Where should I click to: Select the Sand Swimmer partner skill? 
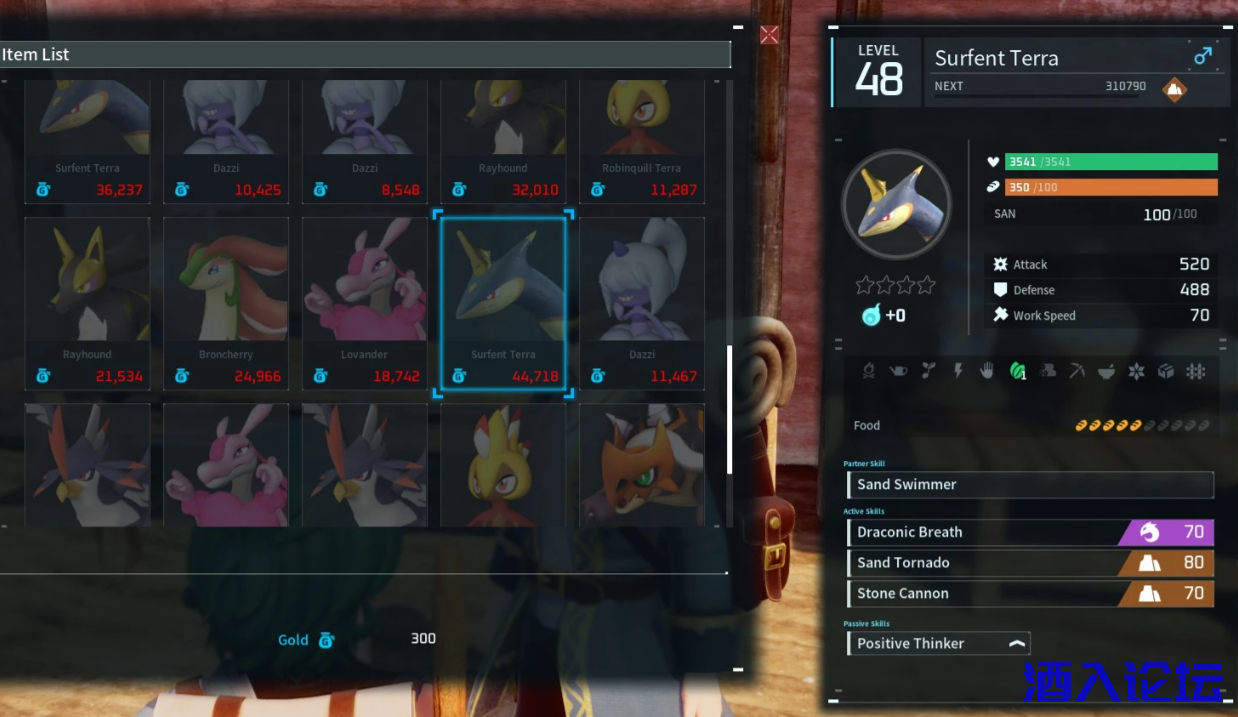tap(1030, 485)
